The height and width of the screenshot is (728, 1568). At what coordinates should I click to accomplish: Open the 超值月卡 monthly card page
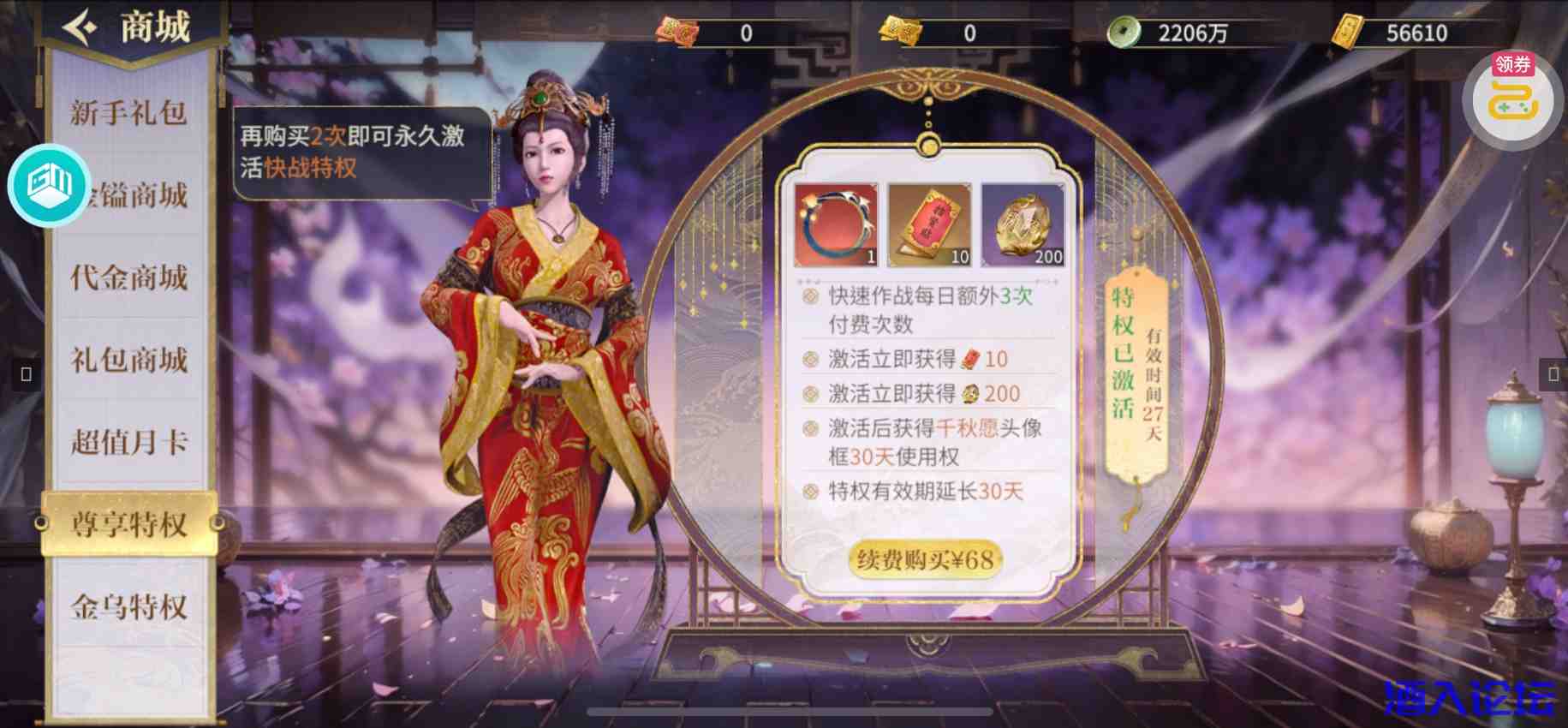pyautogui.click(x=128, y=442)
